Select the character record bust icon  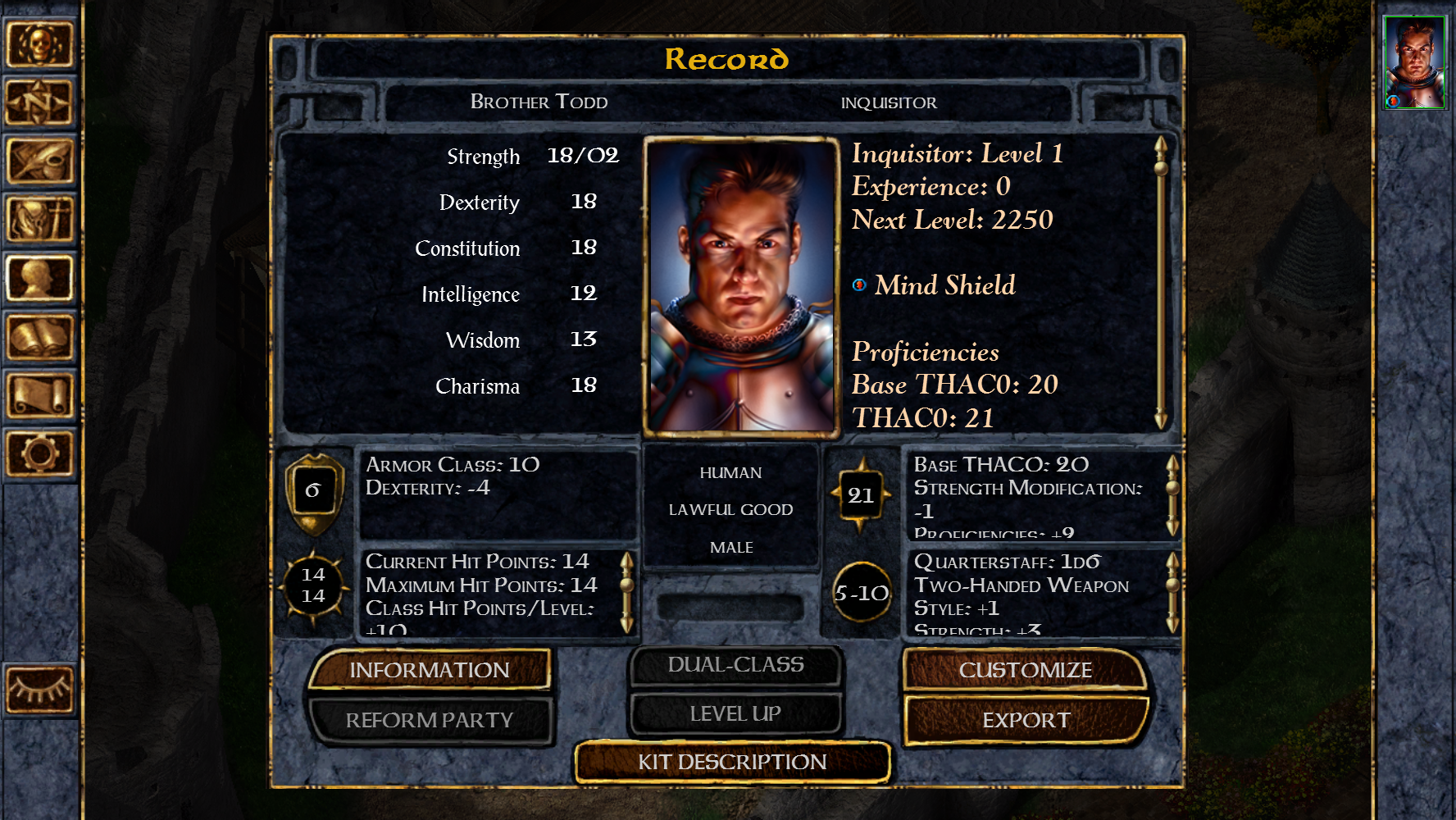[39, 278]
